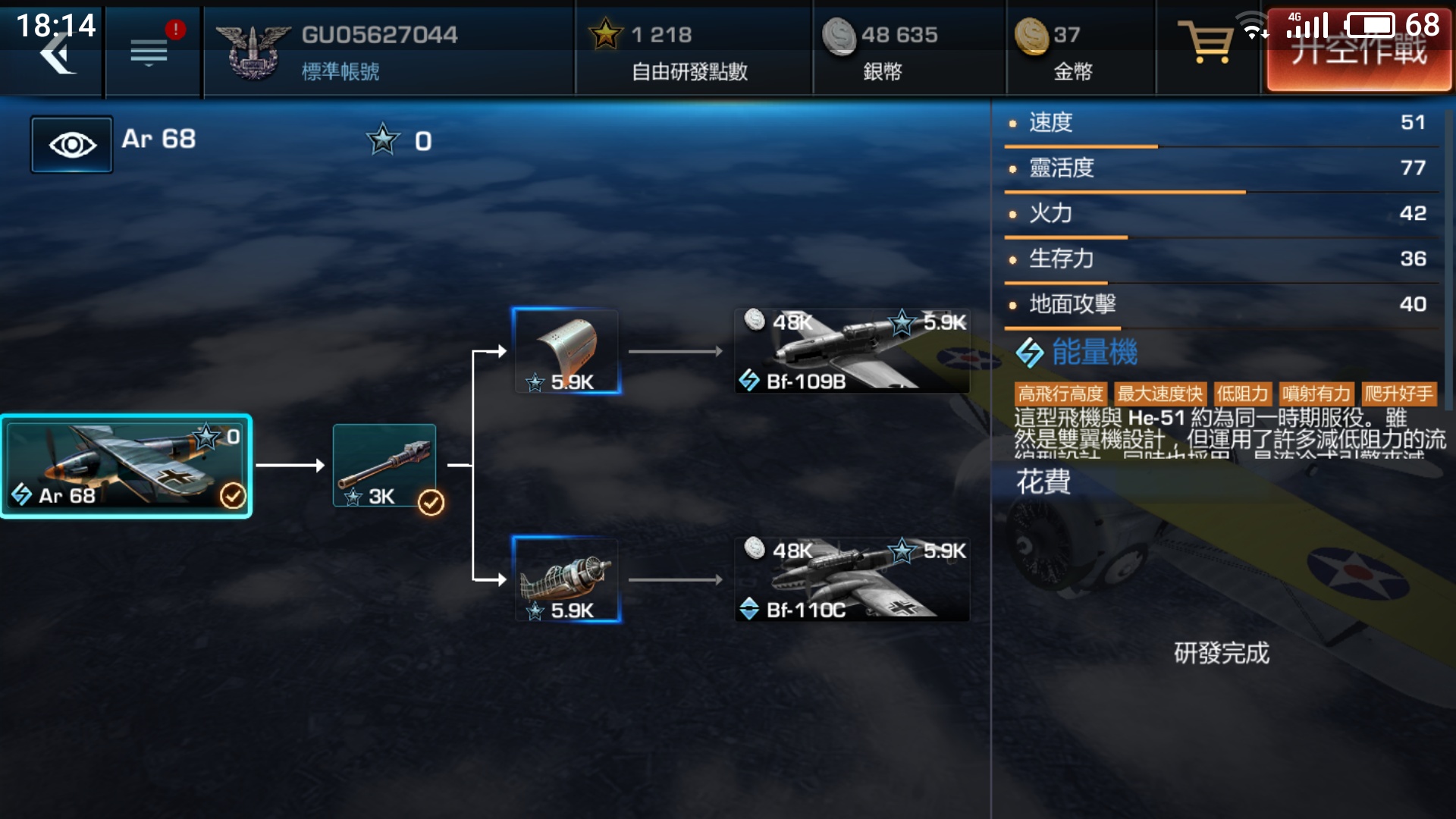This screenshot has height=819, width=1456.
Task: Open the notification menu with red badge
Action: point(149,49)
